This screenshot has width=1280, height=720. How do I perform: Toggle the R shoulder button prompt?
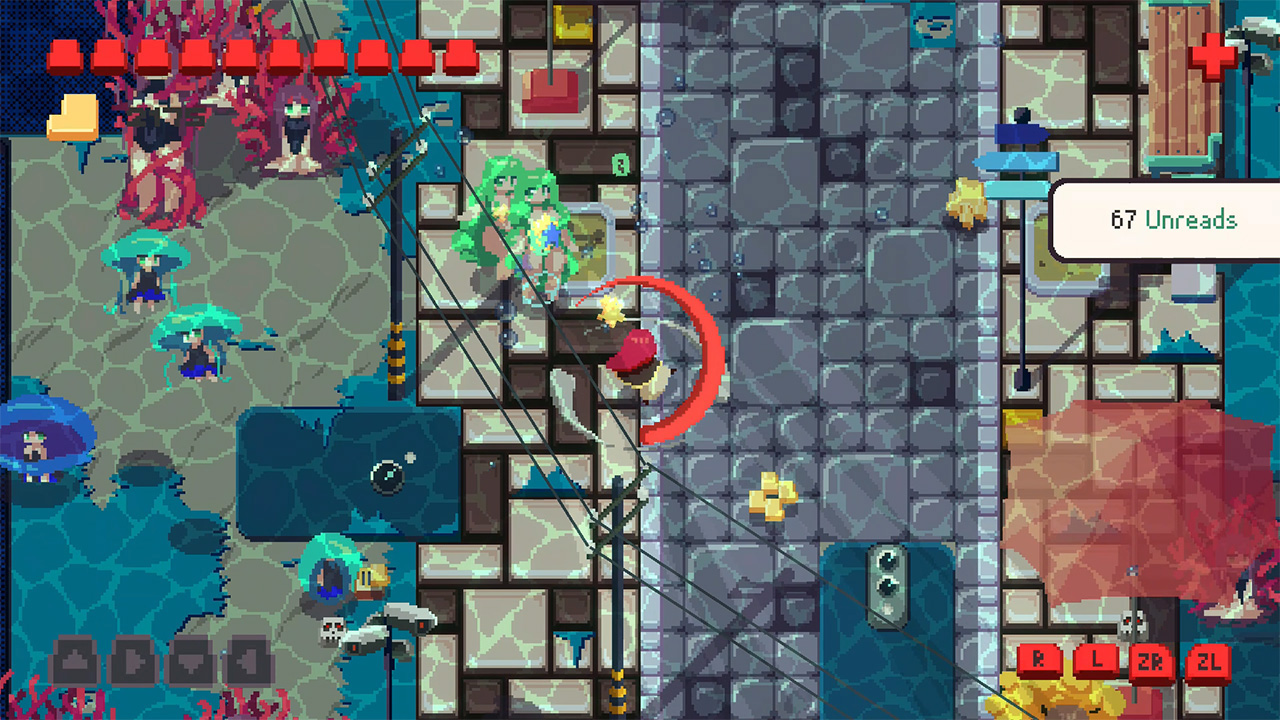tap(1041, 659)
